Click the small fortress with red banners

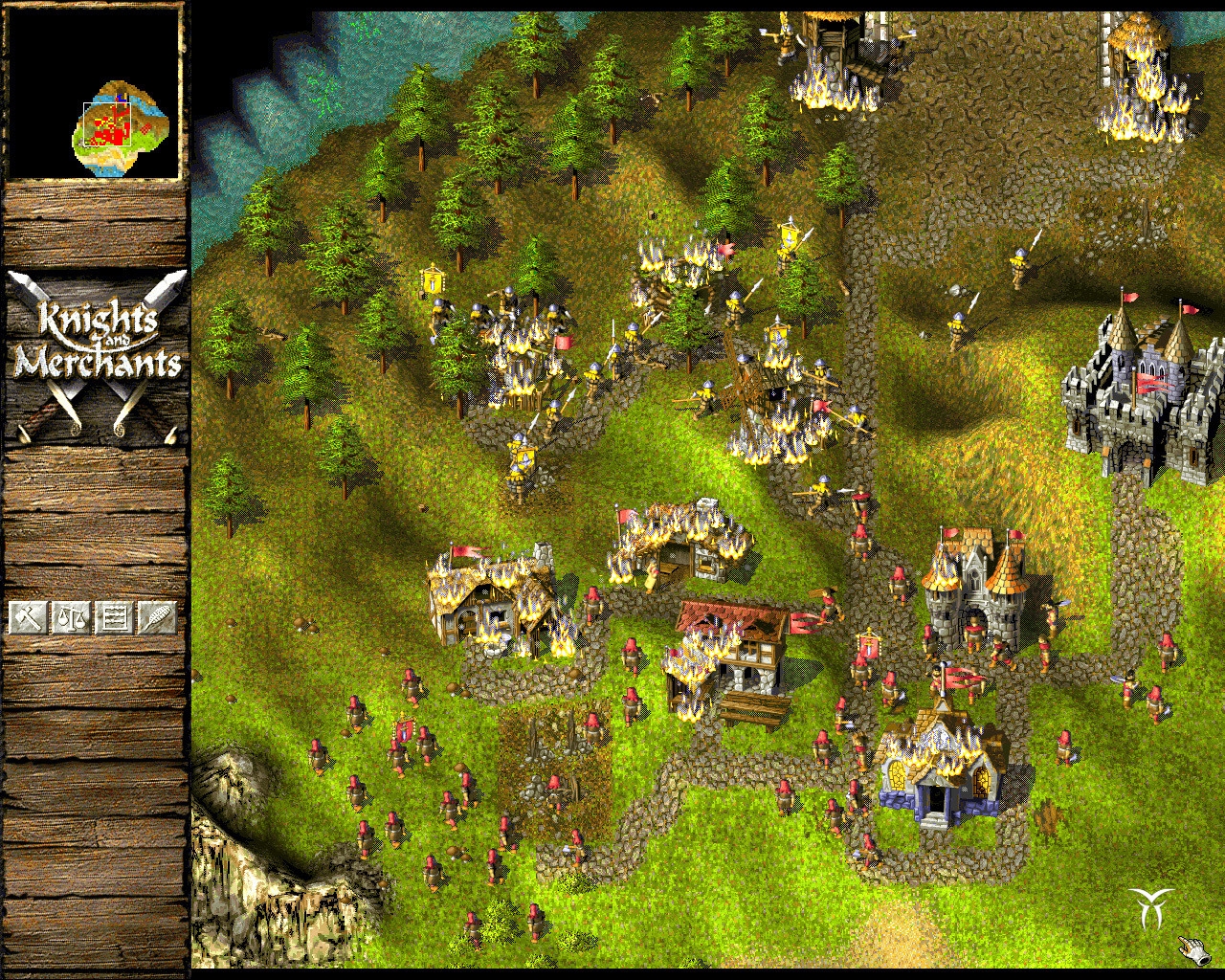[x=971, y=593]
